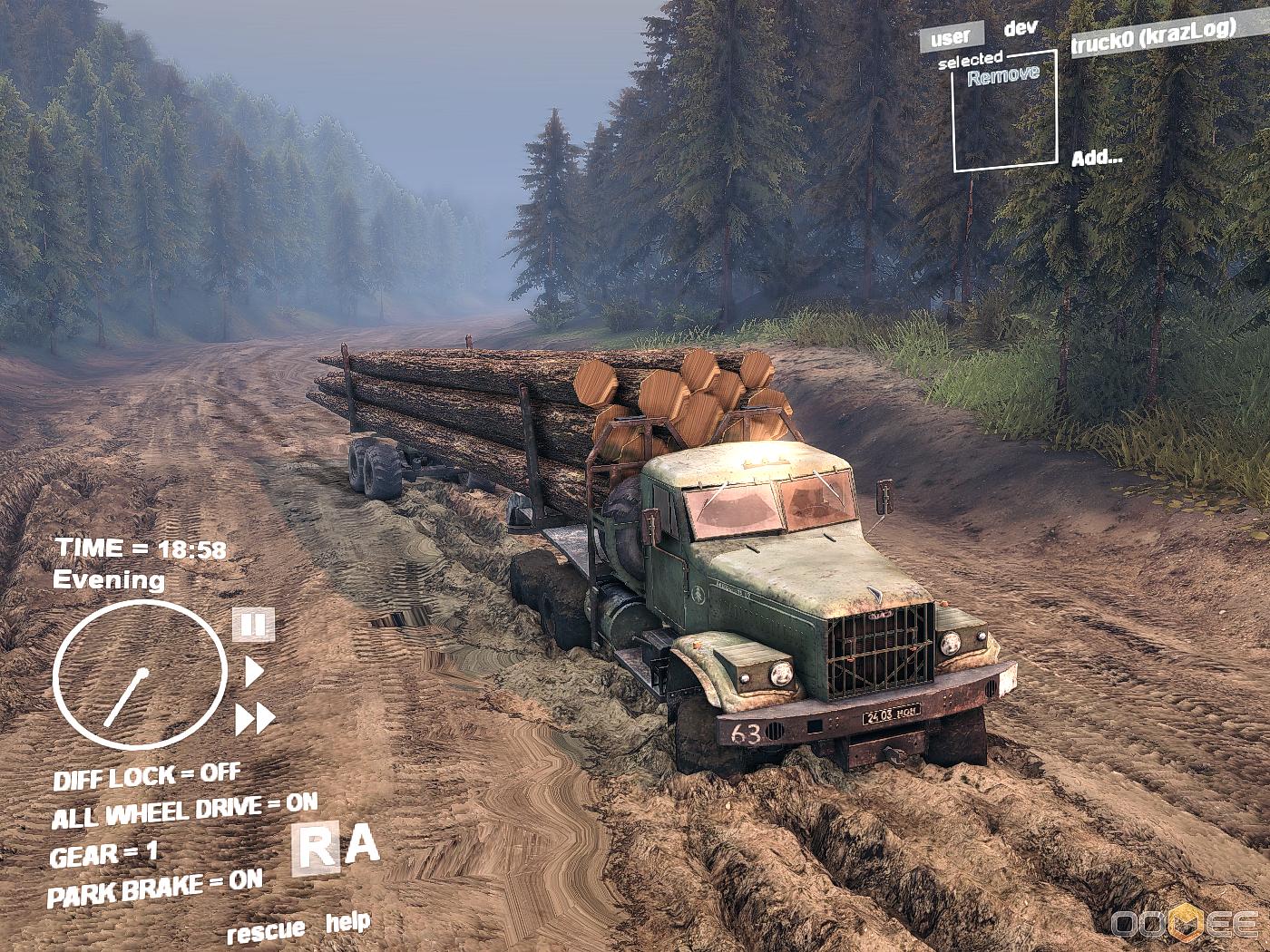Open the help screen
This screenshot has height=952, width=1270.
[x=347, y=923]
